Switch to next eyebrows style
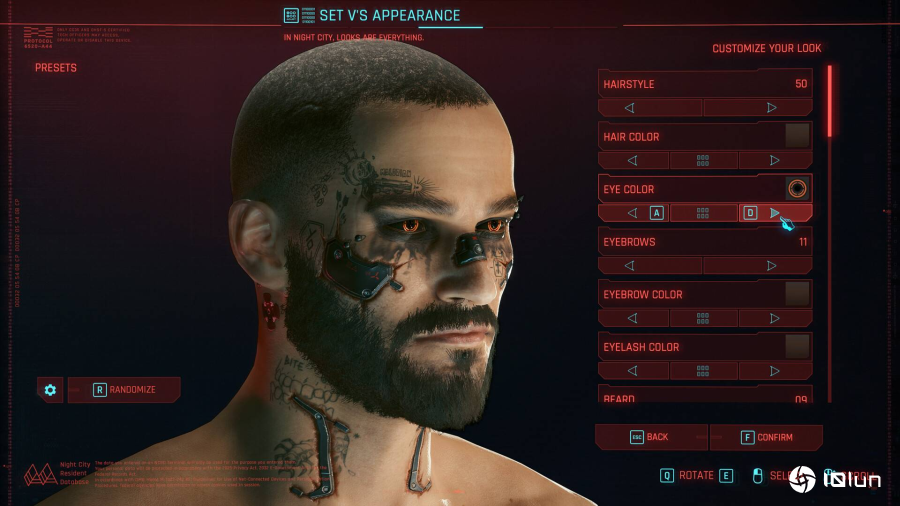 [x=771, y=266]
